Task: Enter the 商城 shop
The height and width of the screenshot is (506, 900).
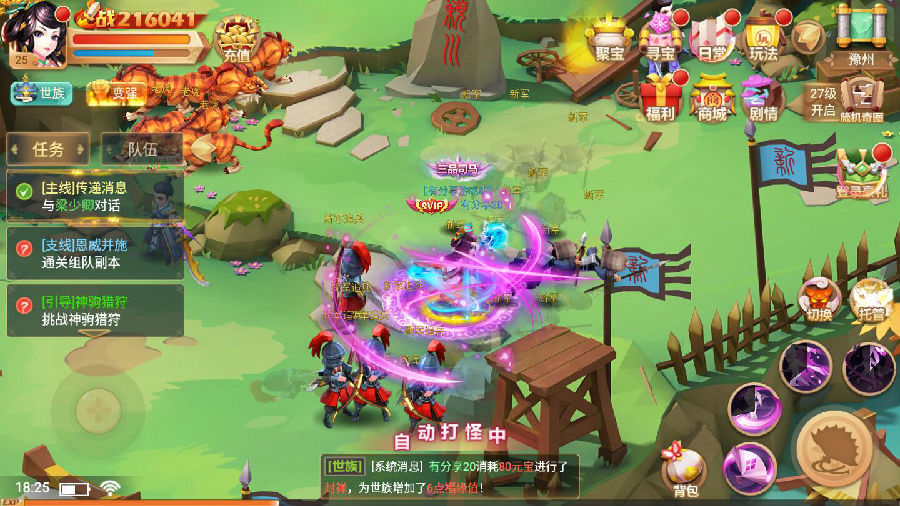Action: (712, 98)
